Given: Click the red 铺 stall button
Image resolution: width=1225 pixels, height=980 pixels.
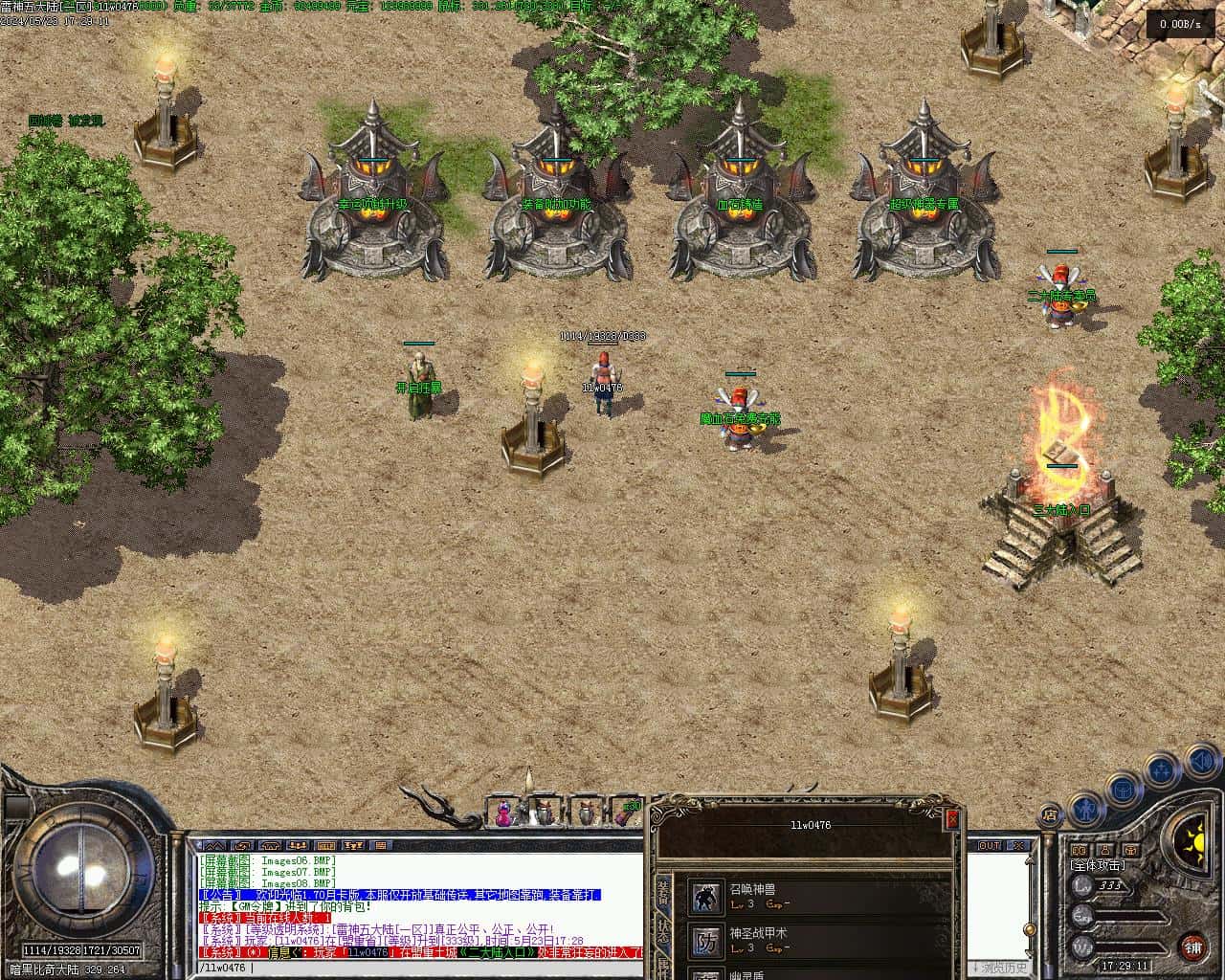Looking at the screenshot, I should coord(1192,947).
